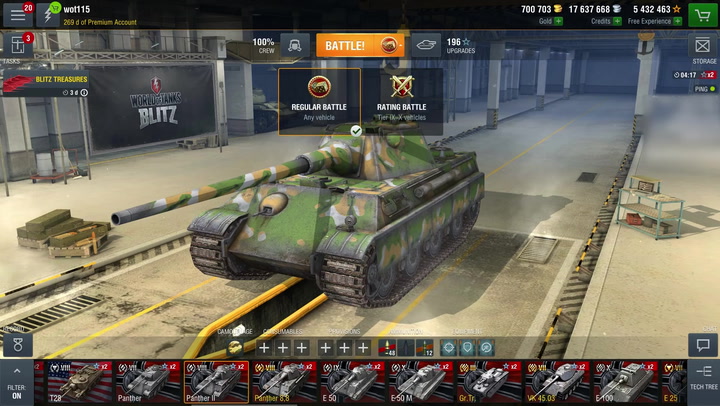Screen dimensions: 720x406
Task: Start the match with the BATTLE! button
Action: coord(360,46)
